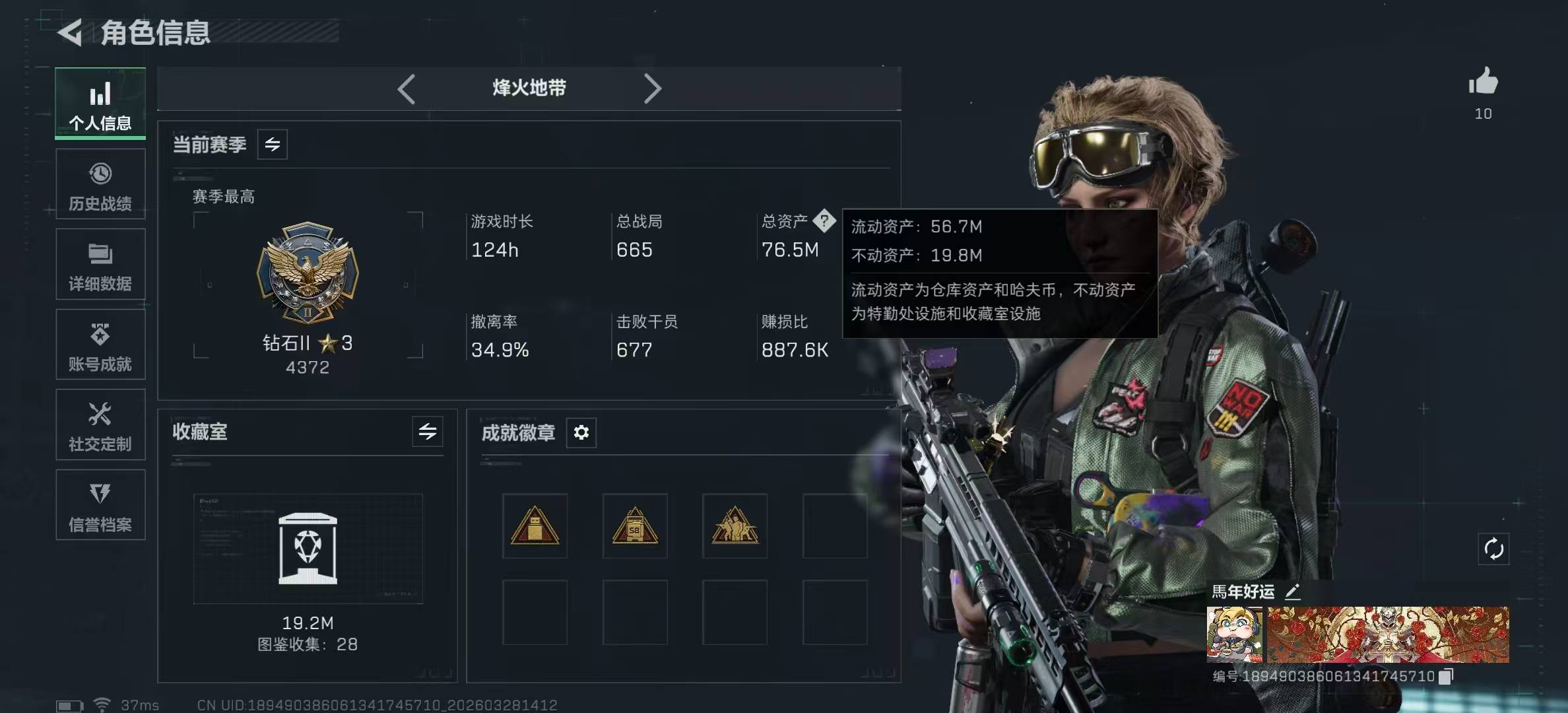Copy the player ID number

click(1446, 676)
